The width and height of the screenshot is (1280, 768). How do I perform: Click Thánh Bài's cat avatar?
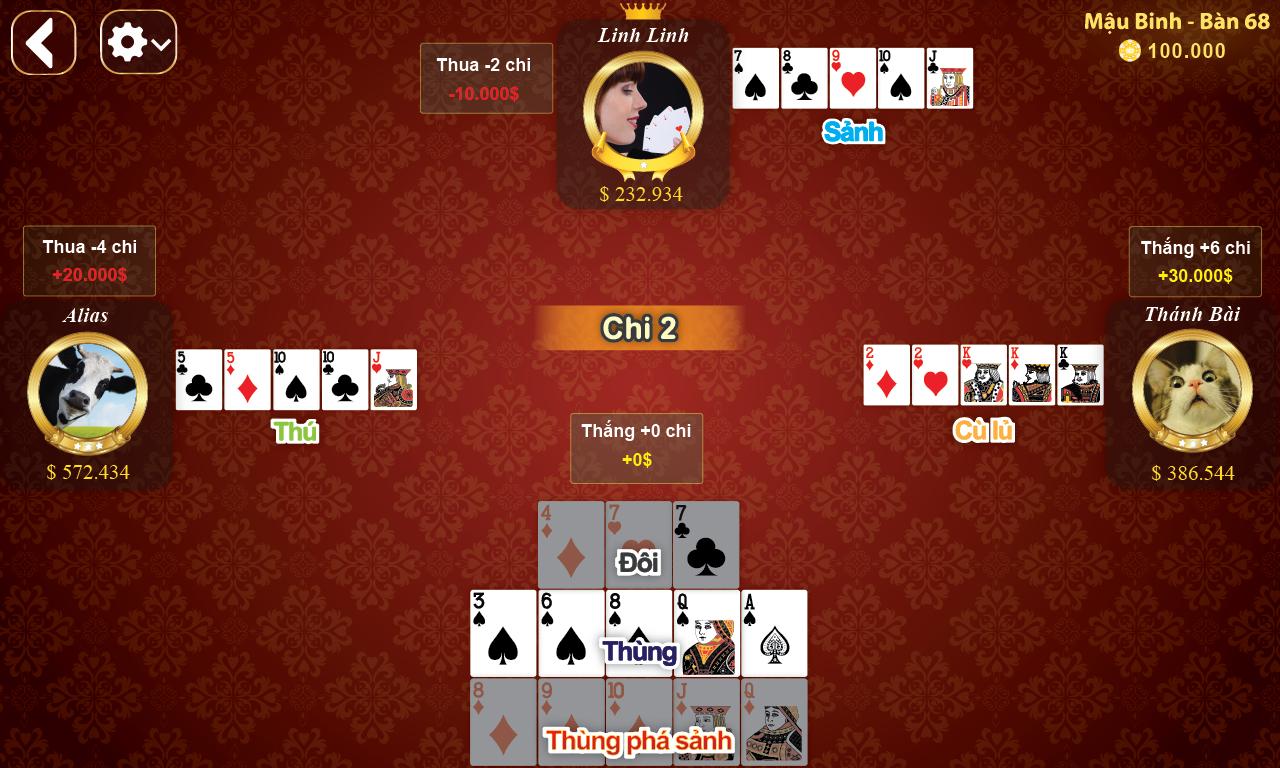1192,390
